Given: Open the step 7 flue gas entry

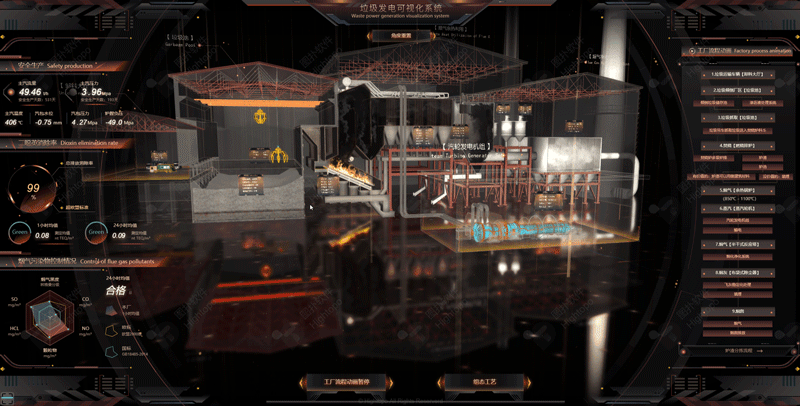Looking at the screenshot, I should [x=737, y=243].
